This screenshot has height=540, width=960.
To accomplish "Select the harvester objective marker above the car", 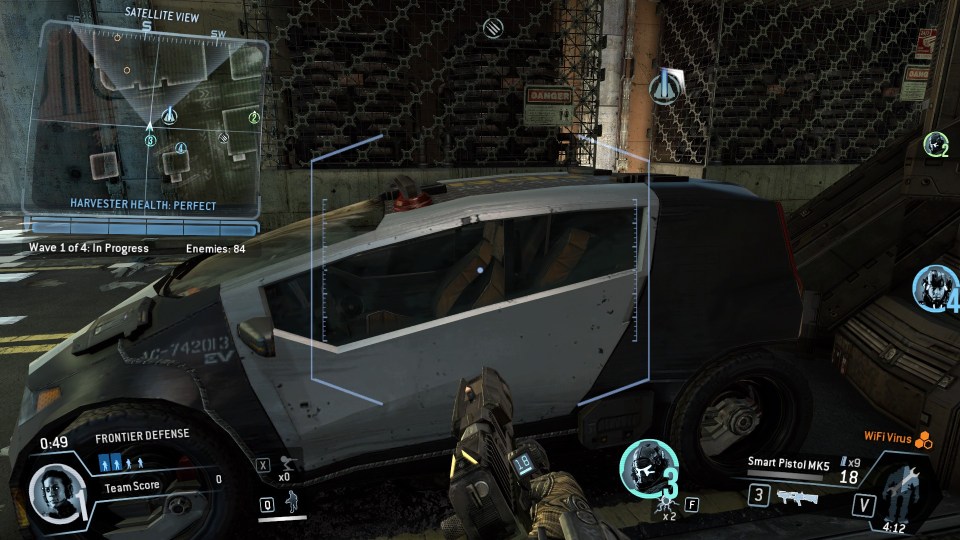I will pyautogui.click(x=664, y=88).
